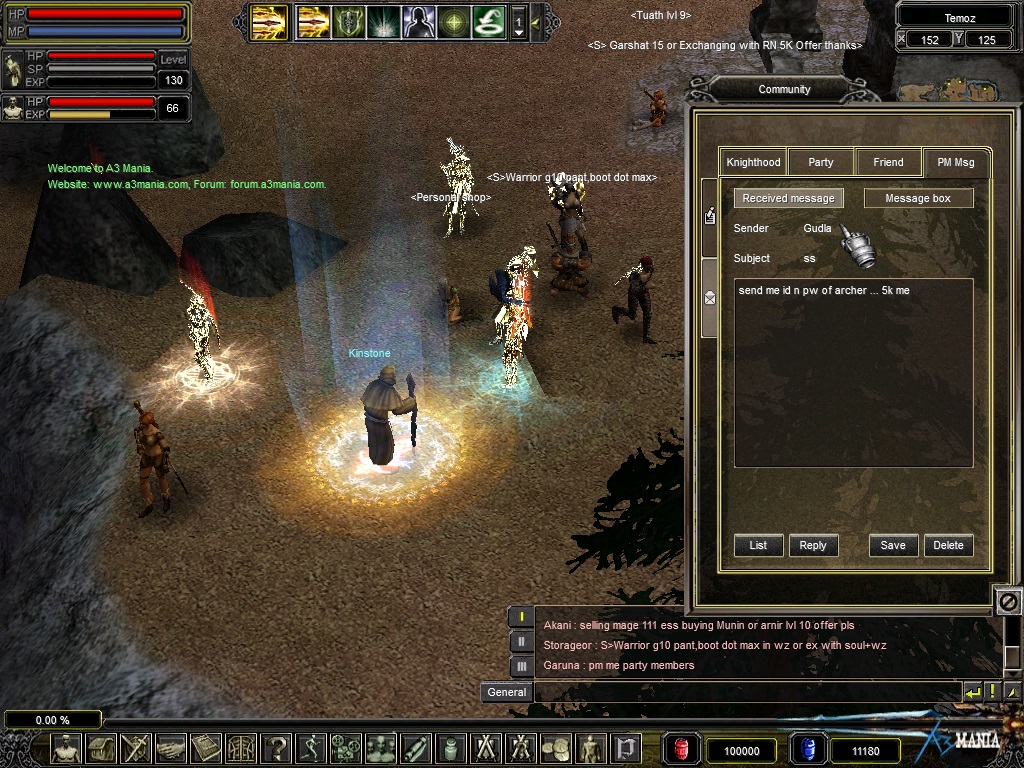Use the silhouette aura skill
This screenshot has width=1024, height=768.
[x=418, y=21]
